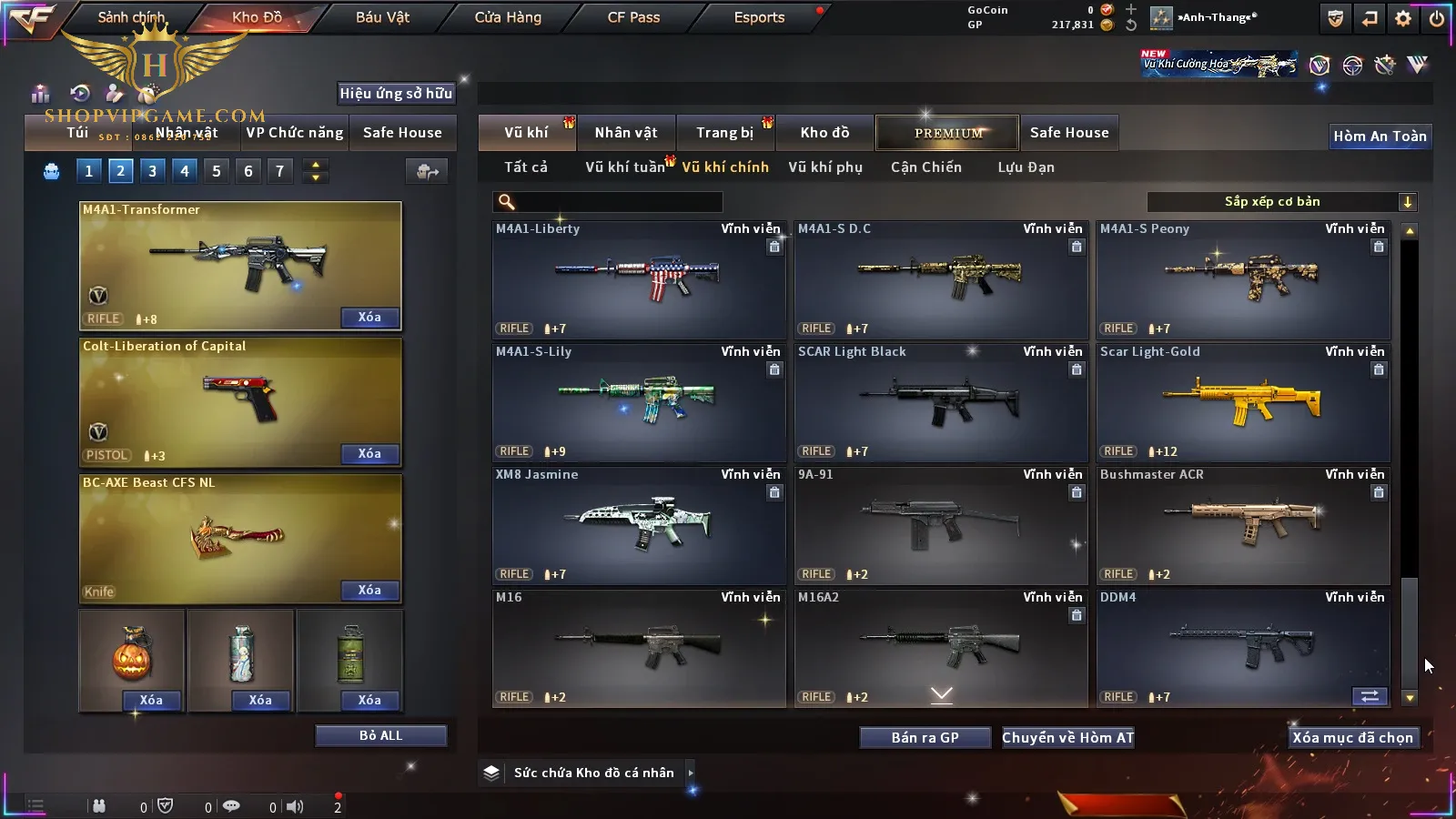Filter by Vũ khí phụ
Screen dimensions: 1456x819
coord(825,167)
